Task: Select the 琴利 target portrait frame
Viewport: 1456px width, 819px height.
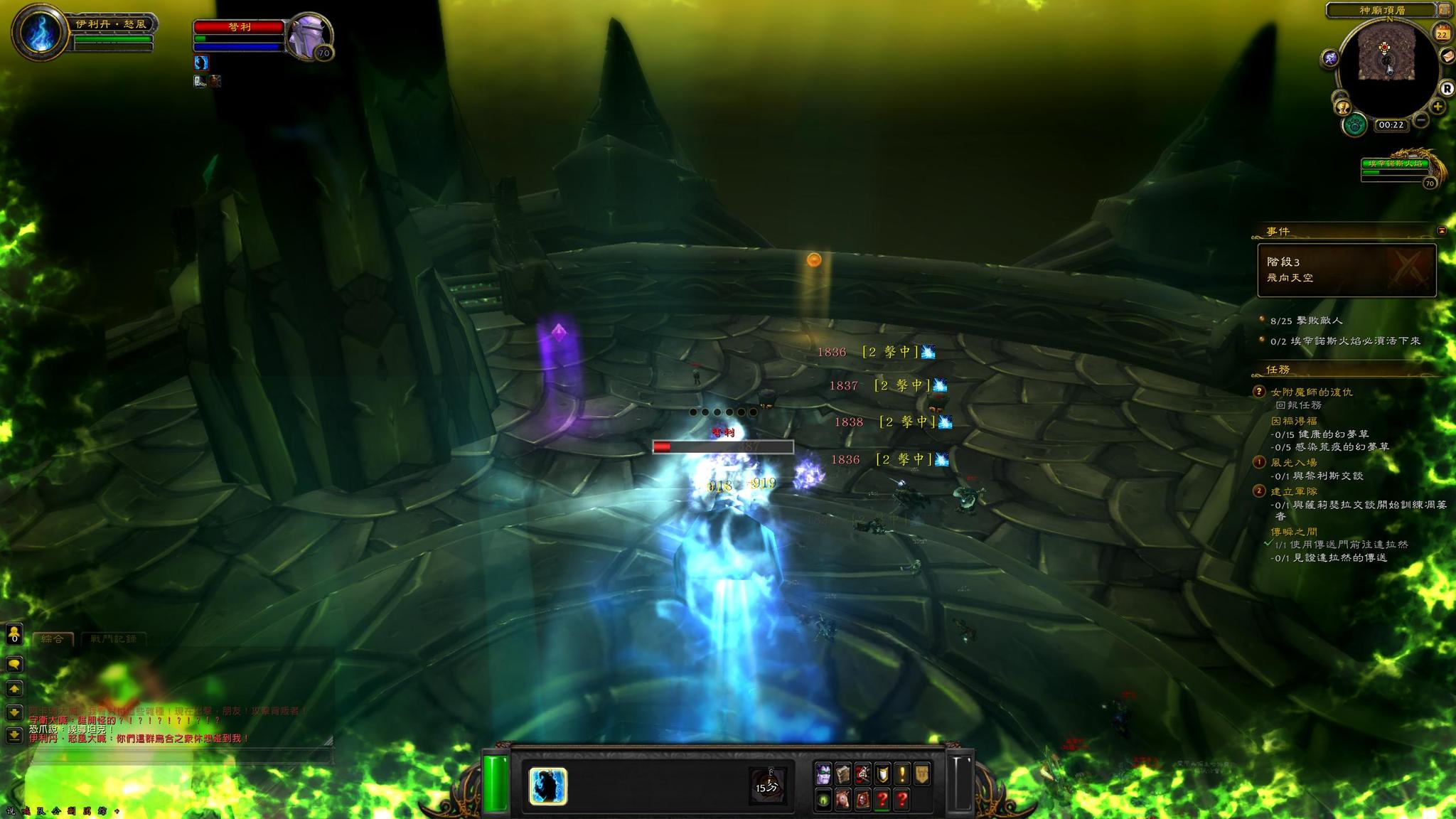Action: pyautogui.click(x=309, y=34)
